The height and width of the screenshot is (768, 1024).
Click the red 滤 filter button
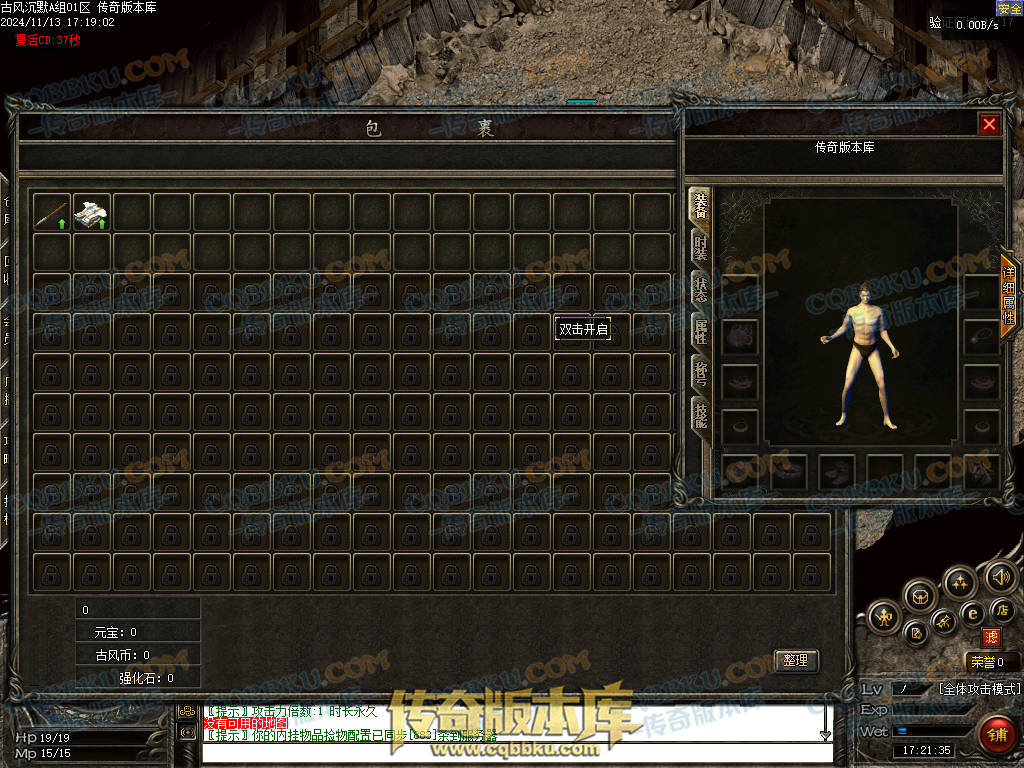click(991, 637)
